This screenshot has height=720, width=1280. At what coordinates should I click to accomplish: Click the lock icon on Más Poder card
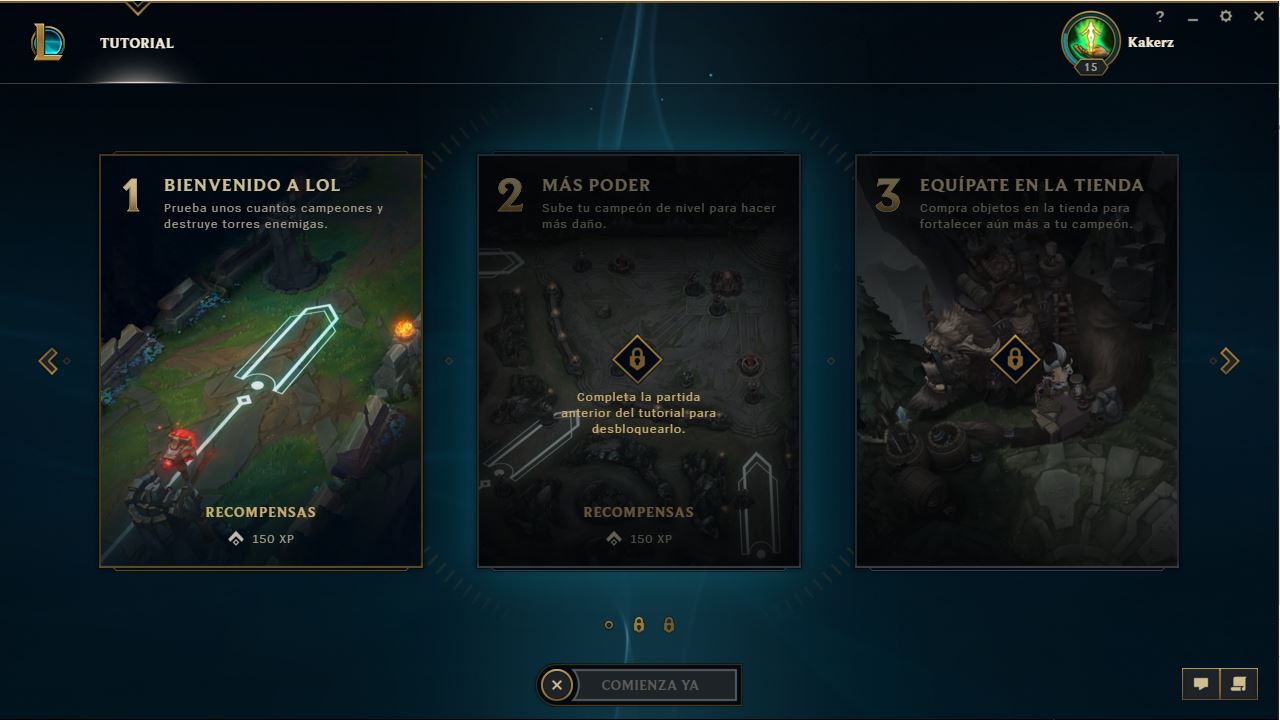tap(639, 360)
